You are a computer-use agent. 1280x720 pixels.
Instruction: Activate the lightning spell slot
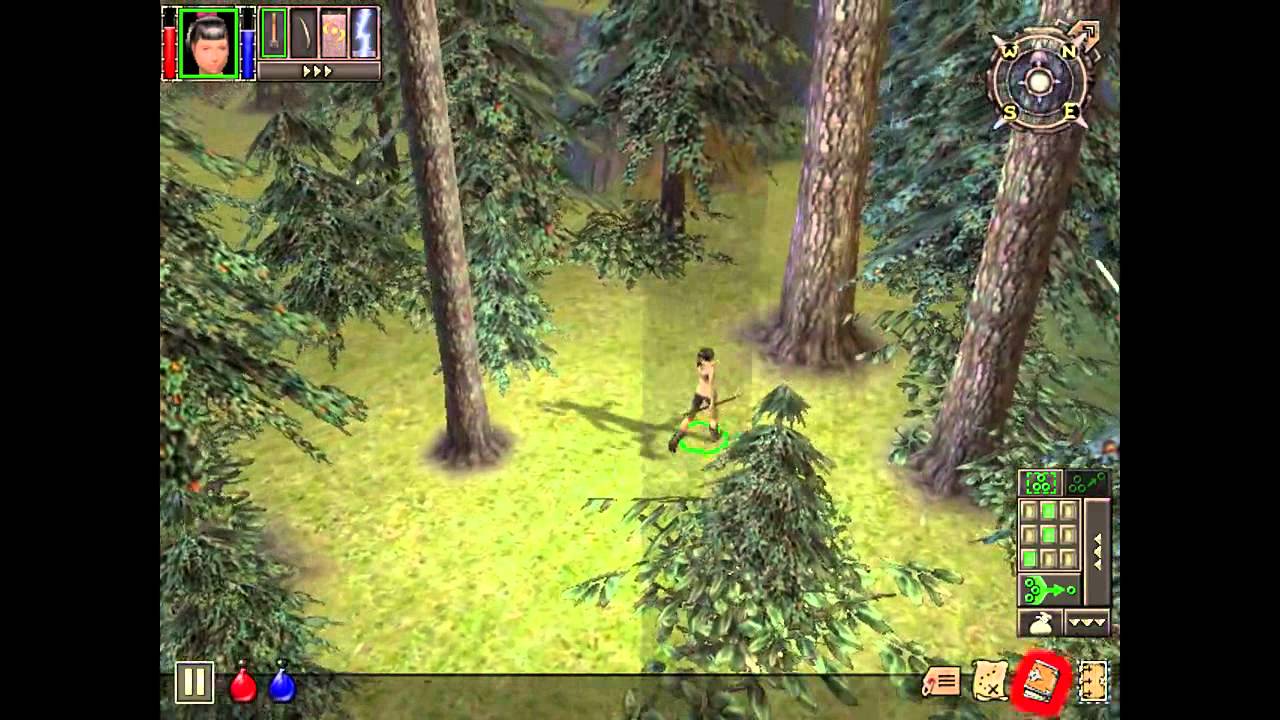point(364,32)
